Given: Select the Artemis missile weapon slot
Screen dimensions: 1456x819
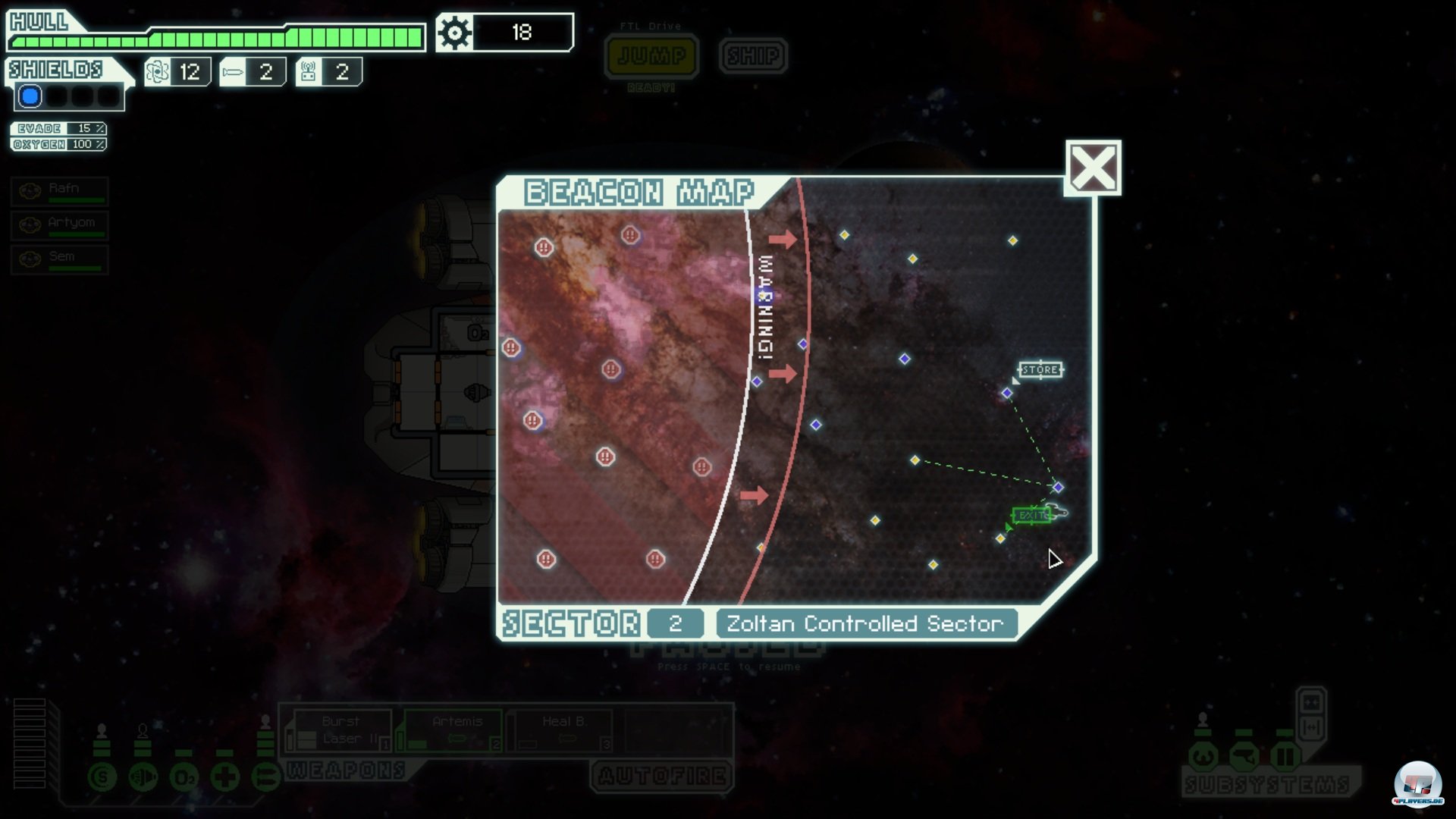Looking at the screenshot, I should pos(453,731).
